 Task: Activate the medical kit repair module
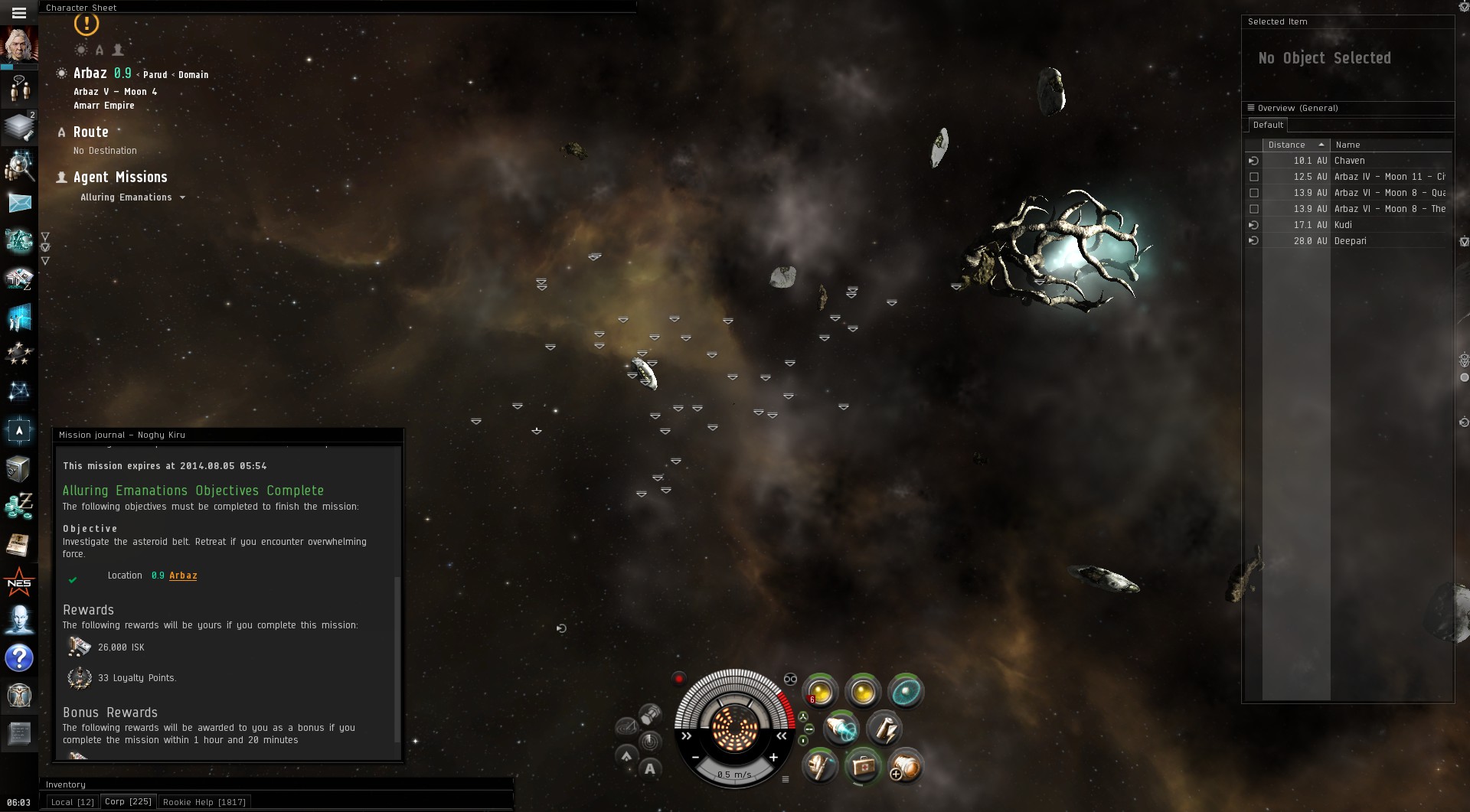(x=863, y=766)
